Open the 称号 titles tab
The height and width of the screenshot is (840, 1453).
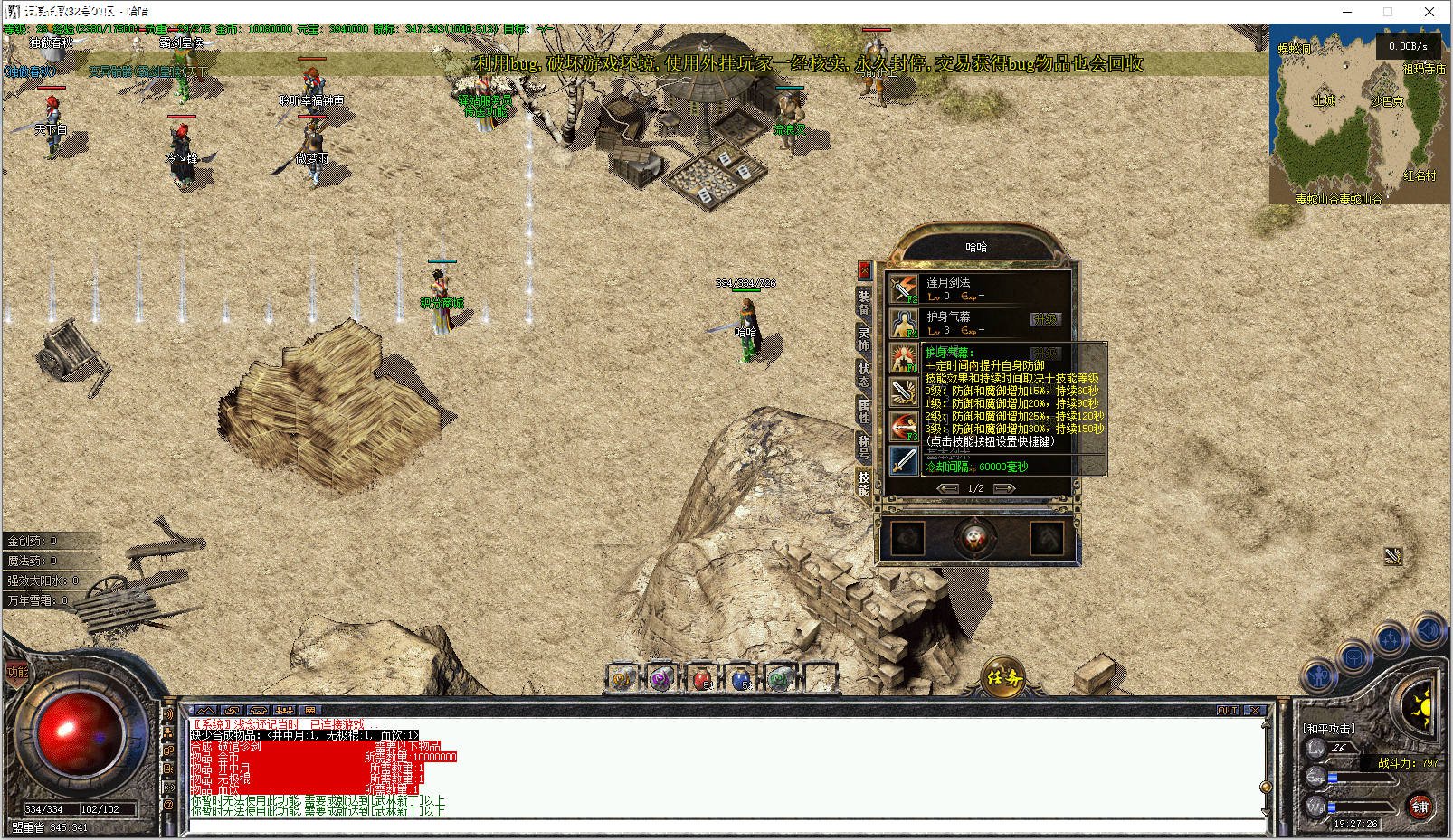(x=864, y=446)
